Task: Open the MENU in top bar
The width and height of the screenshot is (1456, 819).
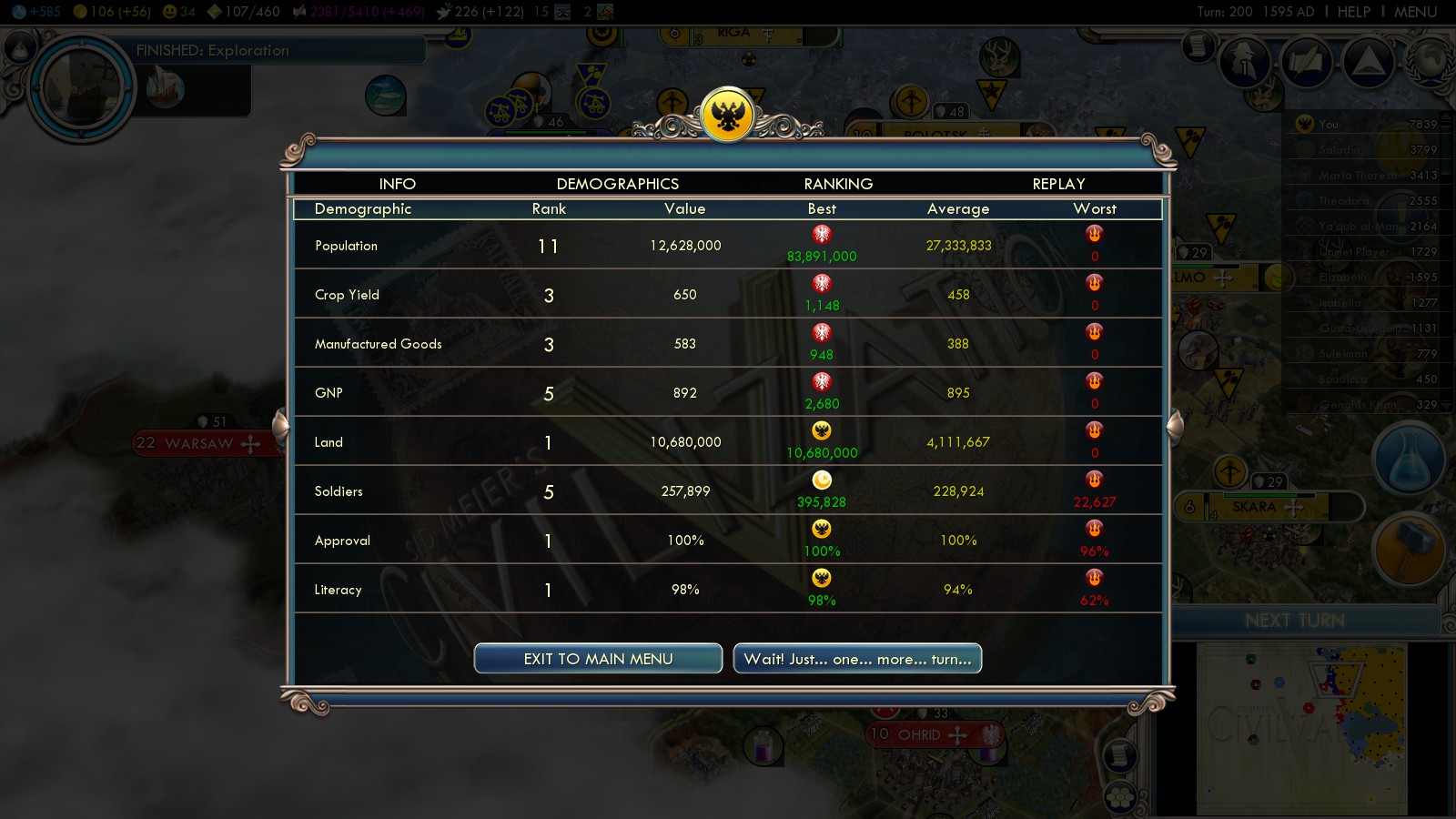Action: pyautogui.click(x=1415, y=12)
